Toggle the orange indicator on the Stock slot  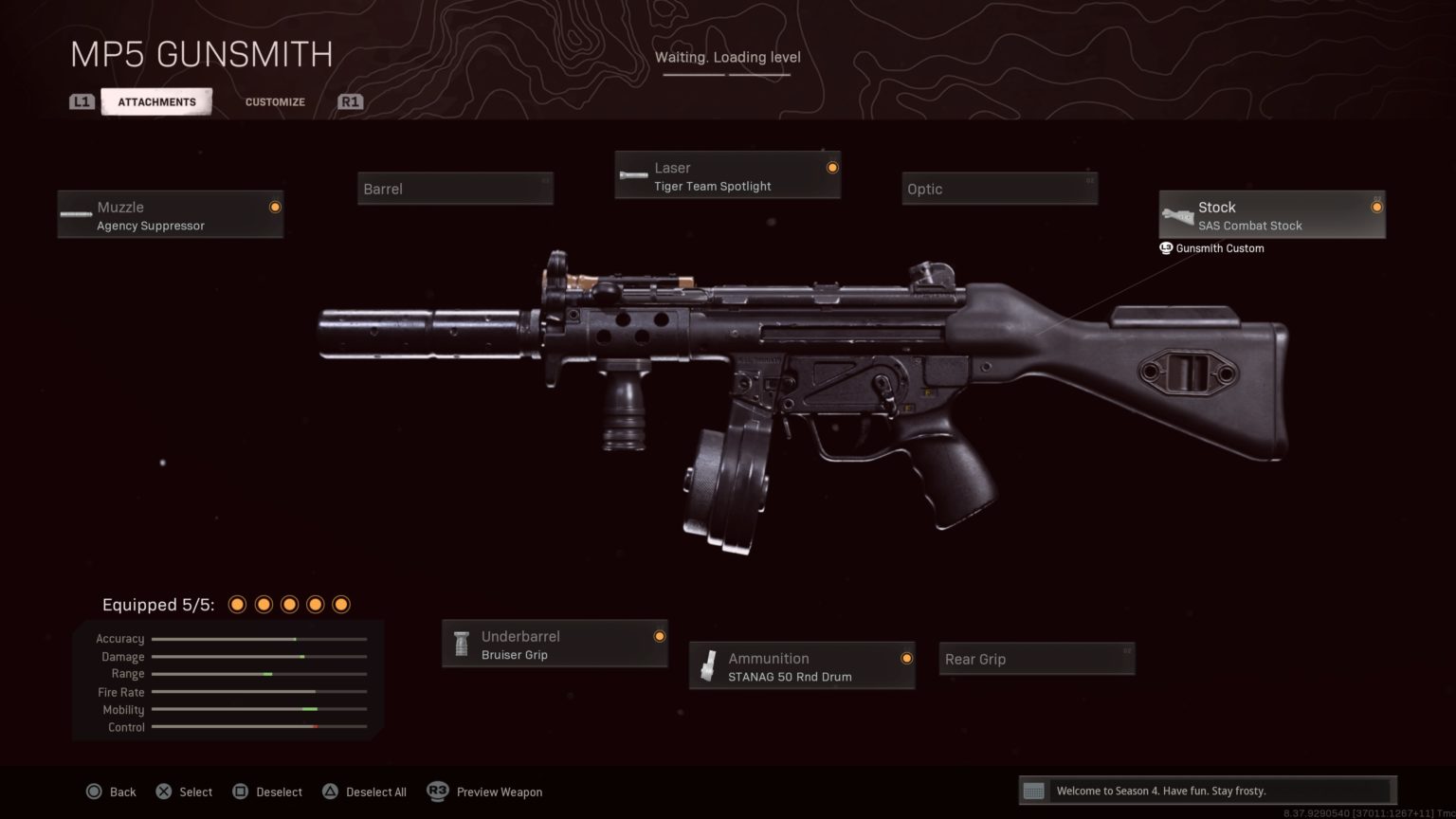tap(1376, 205)
